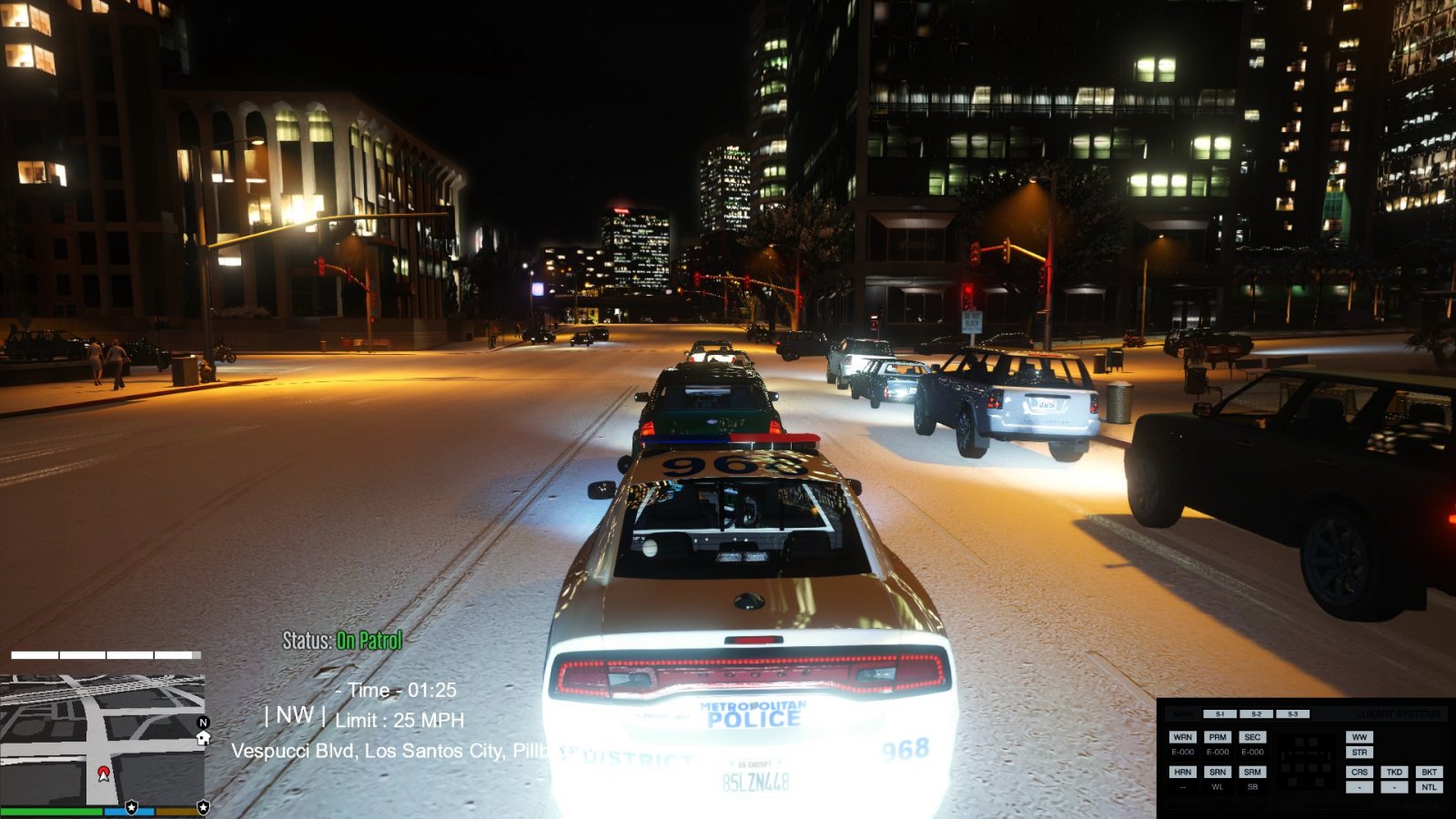Image resolution: width=1456 pixels, height=819 pixels.
Task: Toggle the BKT button on the lighting panel
Action: point(1429,772)
